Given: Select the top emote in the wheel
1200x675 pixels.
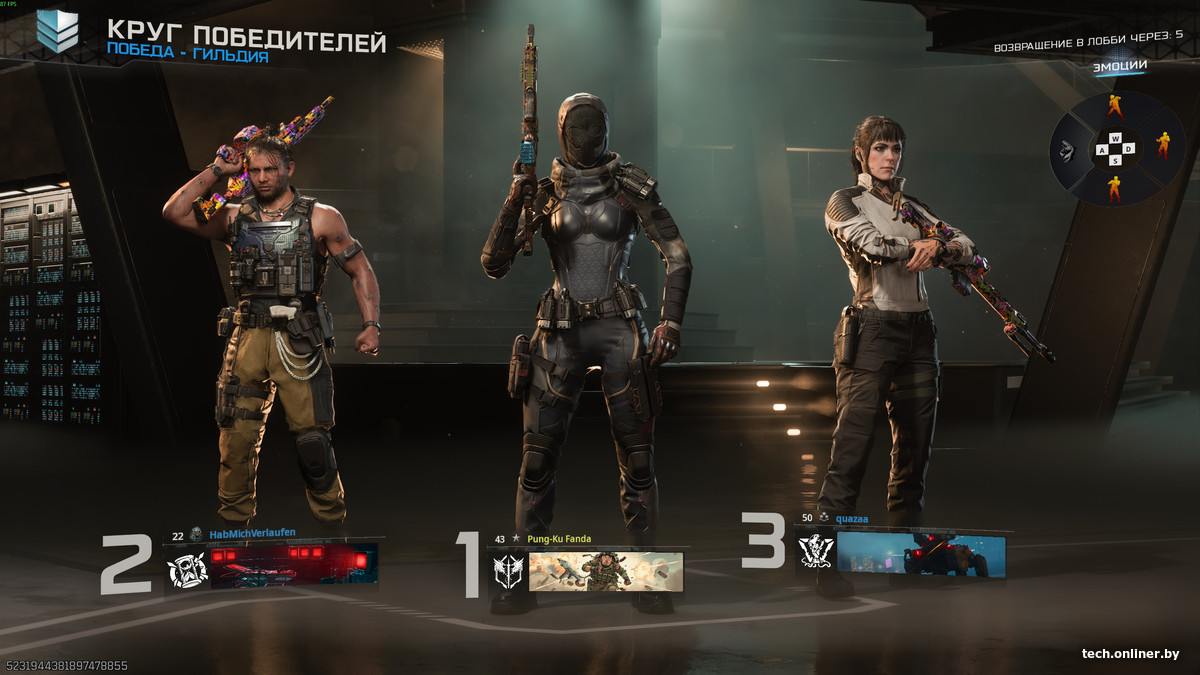Looking at the screenshot, I should tap(1115, 108).
